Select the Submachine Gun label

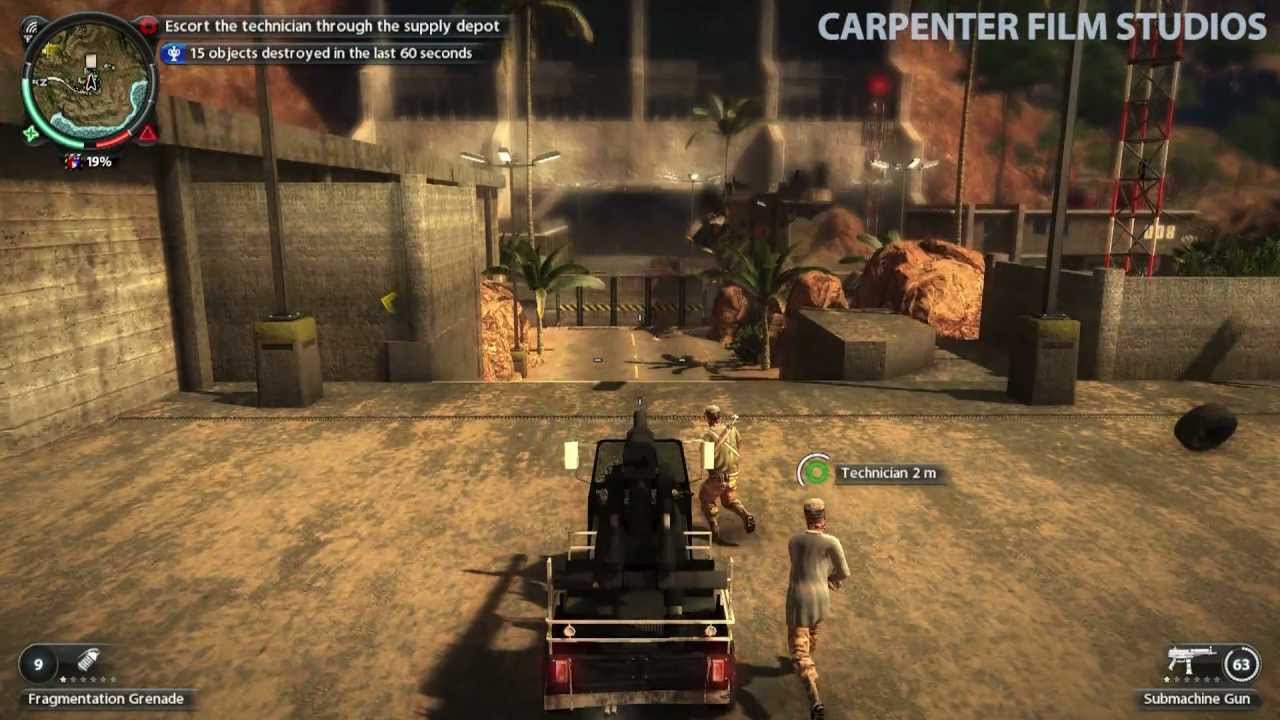[1196, 699]
